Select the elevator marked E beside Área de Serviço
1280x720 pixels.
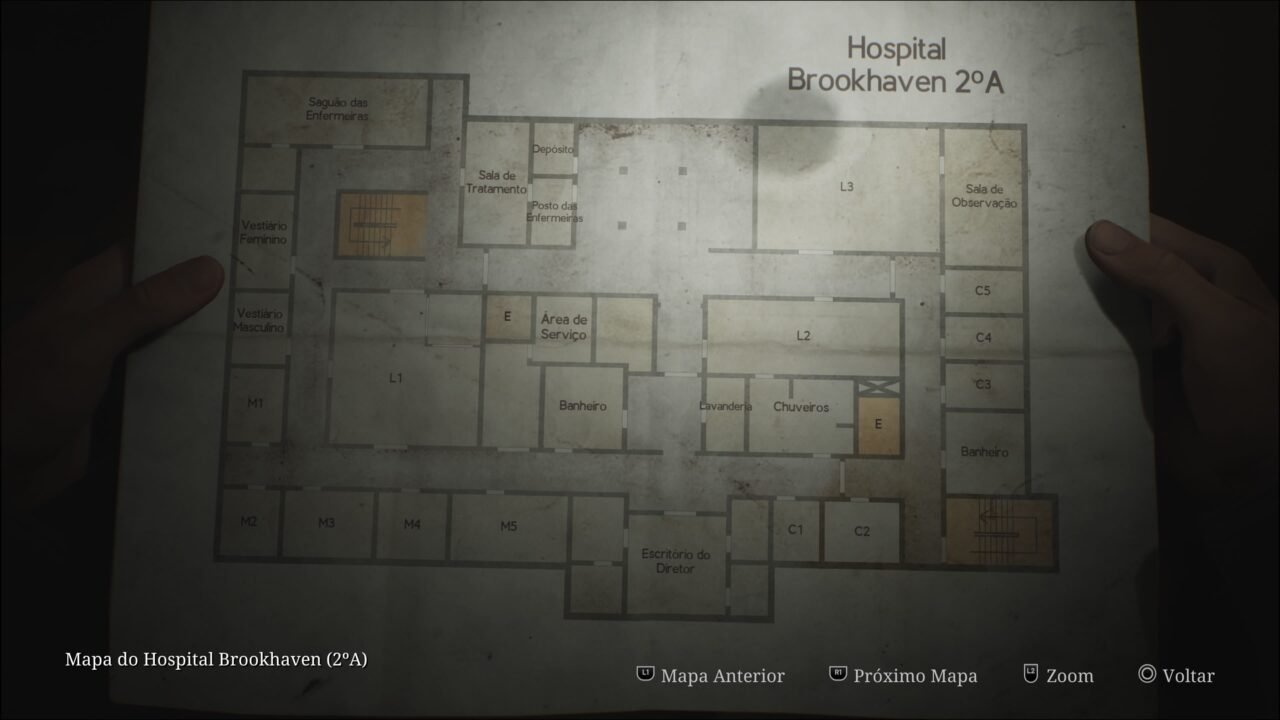[x=506, y=316]
